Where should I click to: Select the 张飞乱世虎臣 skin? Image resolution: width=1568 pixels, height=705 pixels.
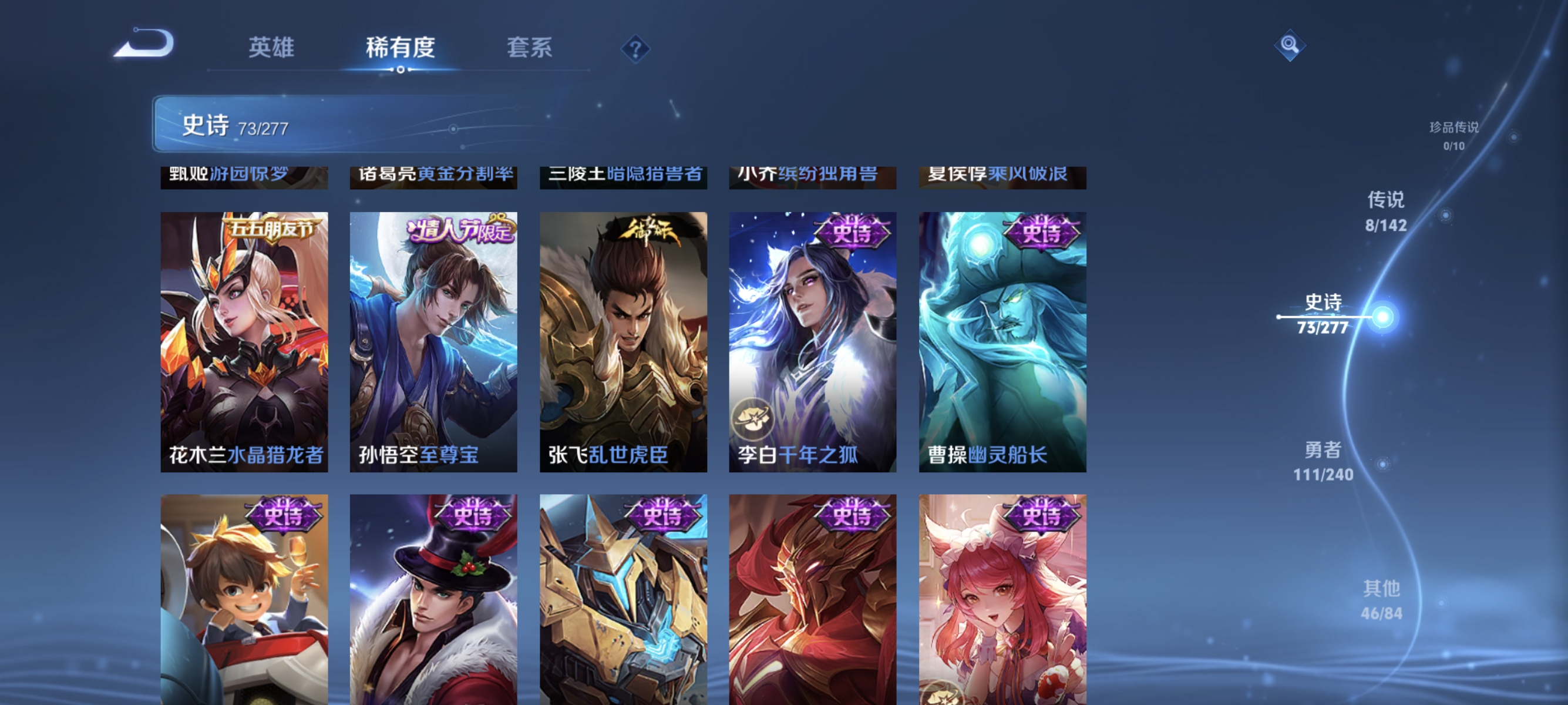click(x=623, y=341)
